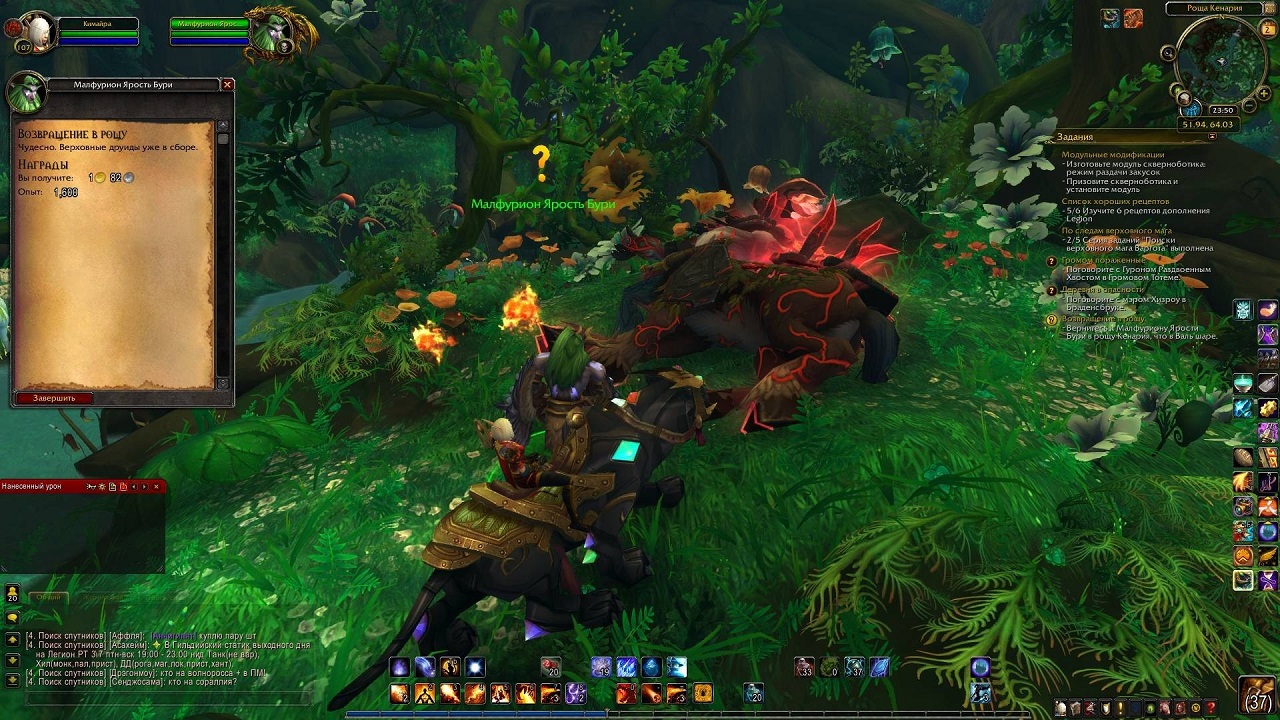Open the calendar button showing 2
This screenshot has width=1280, height=720.
(1269, 30)
